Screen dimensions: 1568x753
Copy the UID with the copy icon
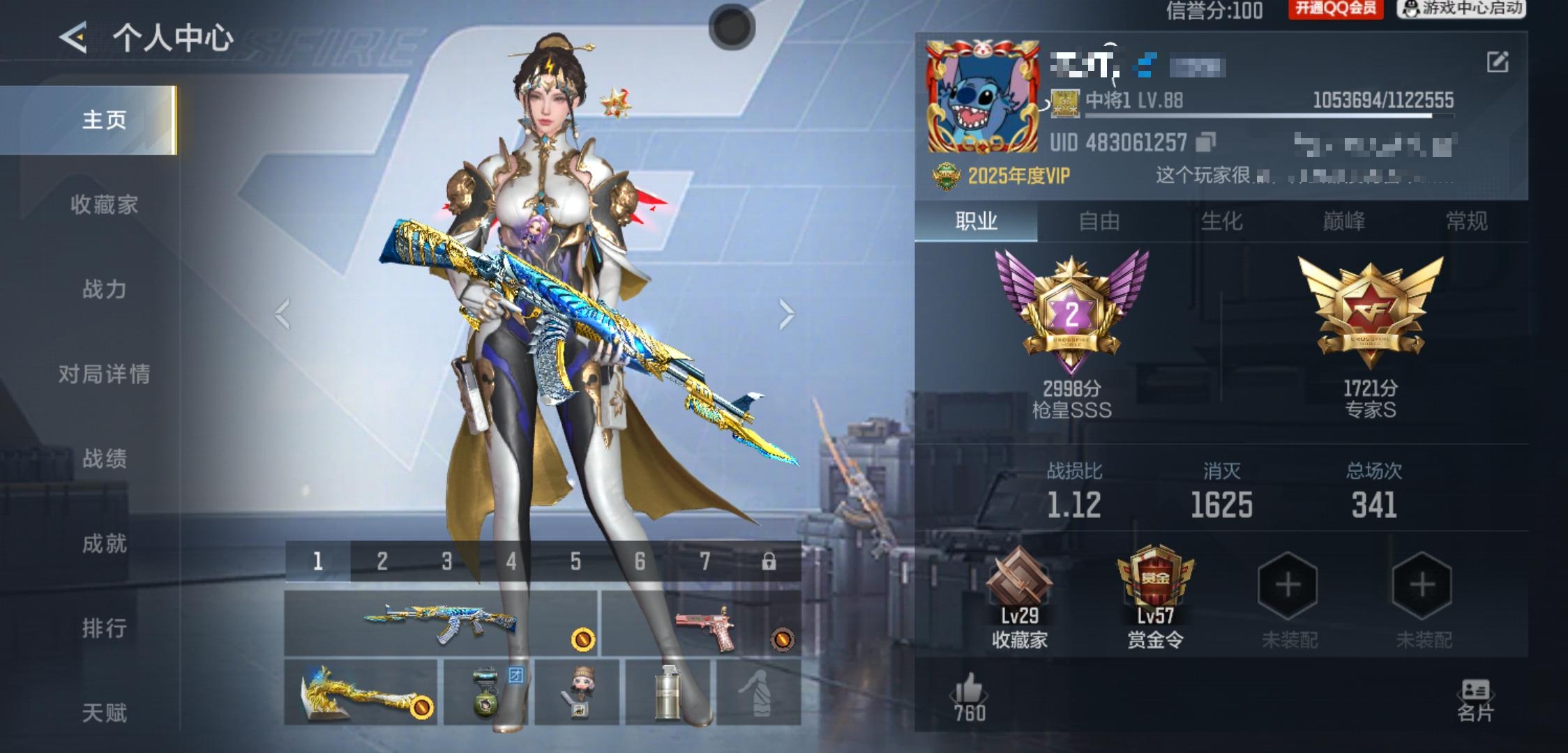(1205, 142)
